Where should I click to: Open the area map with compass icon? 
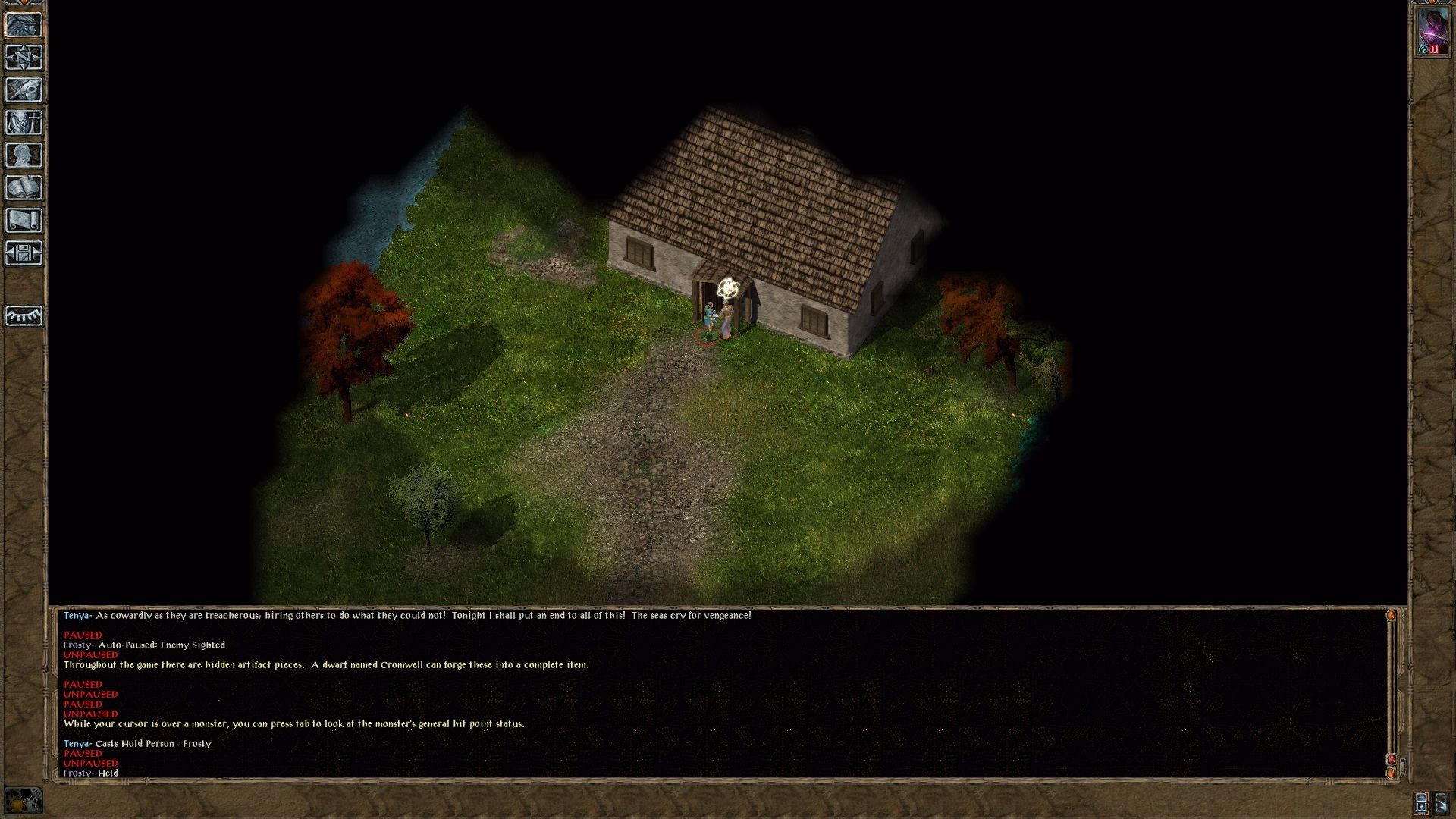pyautogui.click(x=24, y=58)
